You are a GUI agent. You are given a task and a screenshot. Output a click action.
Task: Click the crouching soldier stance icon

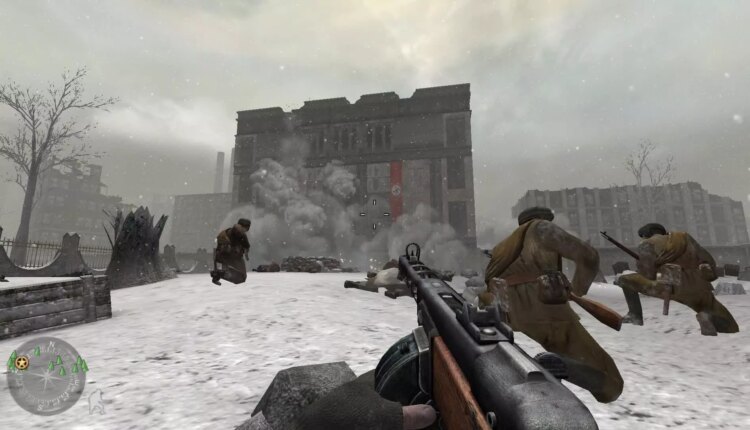pos(97,404)
